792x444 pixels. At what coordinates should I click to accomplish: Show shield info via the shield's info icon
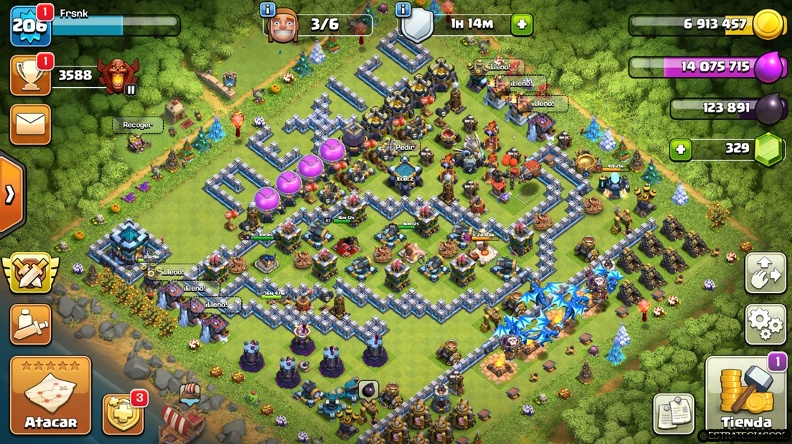[x=404, y=9]
